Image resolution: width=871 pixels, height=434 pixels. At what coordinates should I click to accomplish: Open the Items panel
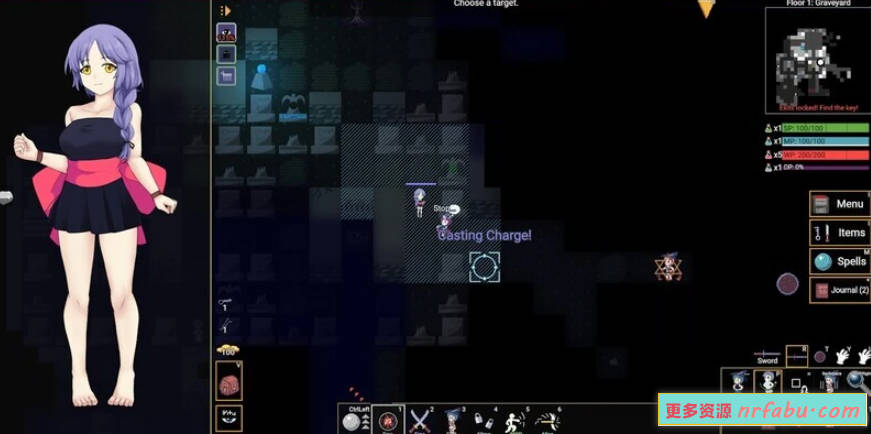[839, 233]
